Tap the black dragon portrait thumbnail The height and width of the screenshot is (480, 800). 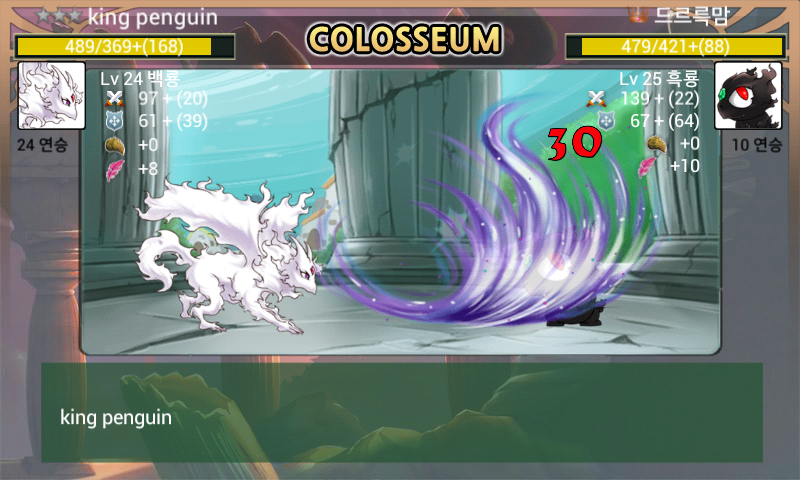coord(748,96)
